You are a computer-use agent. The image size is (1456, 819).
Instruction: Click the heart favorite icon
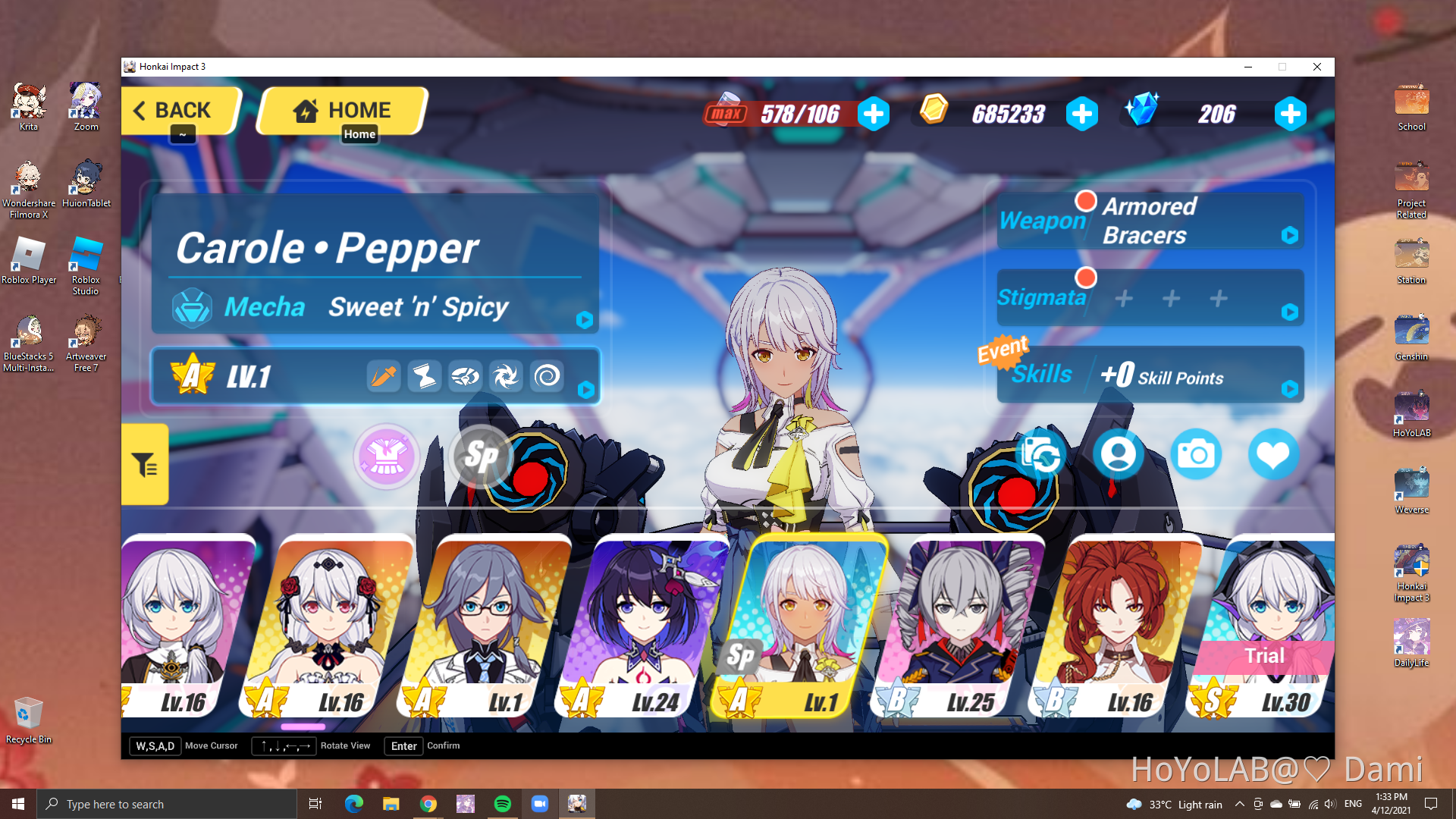pos(1273,453)
